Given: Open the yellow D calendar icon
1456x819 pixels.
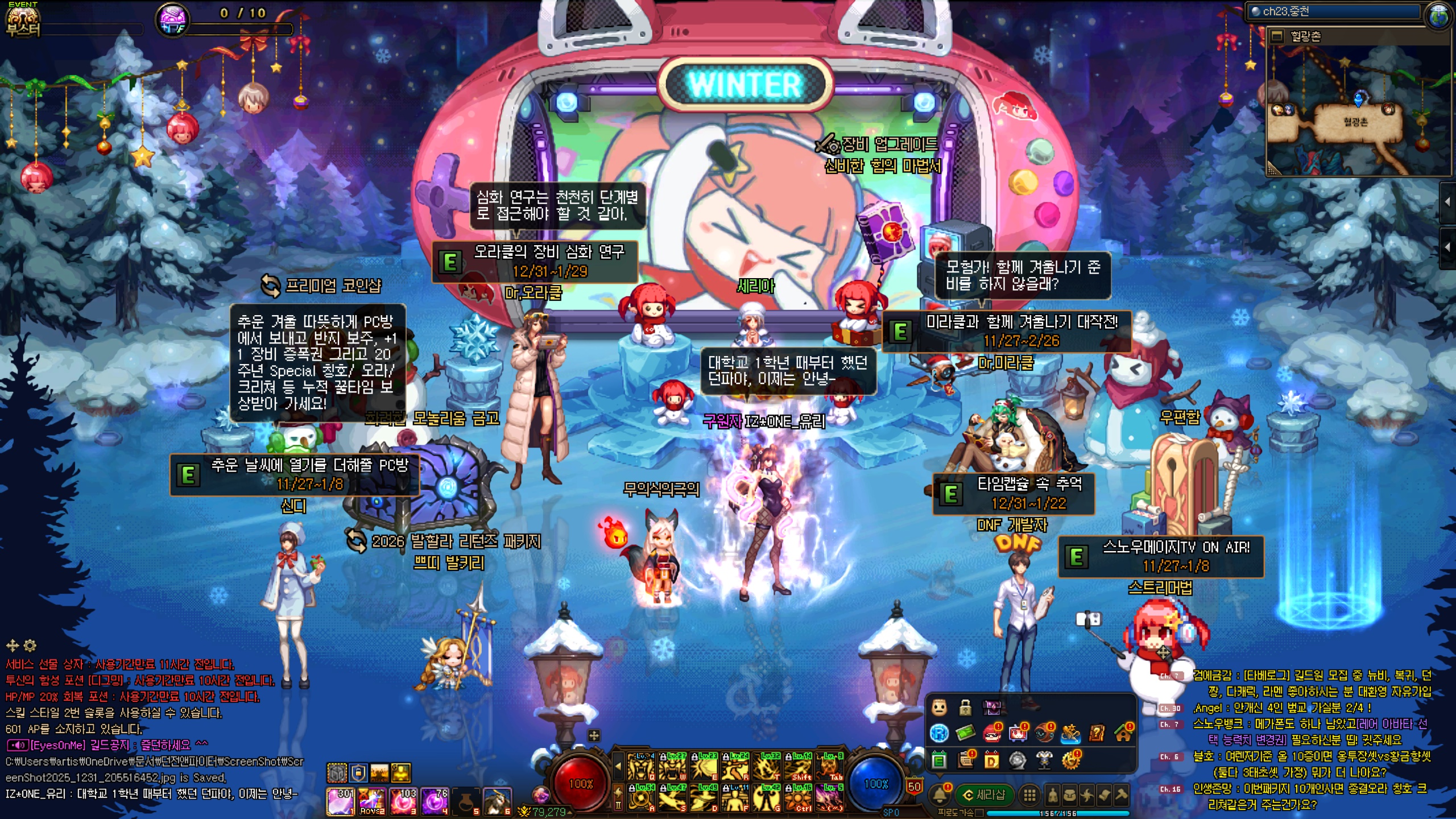Looking at the screenshot, I should (x=991, y=760).
